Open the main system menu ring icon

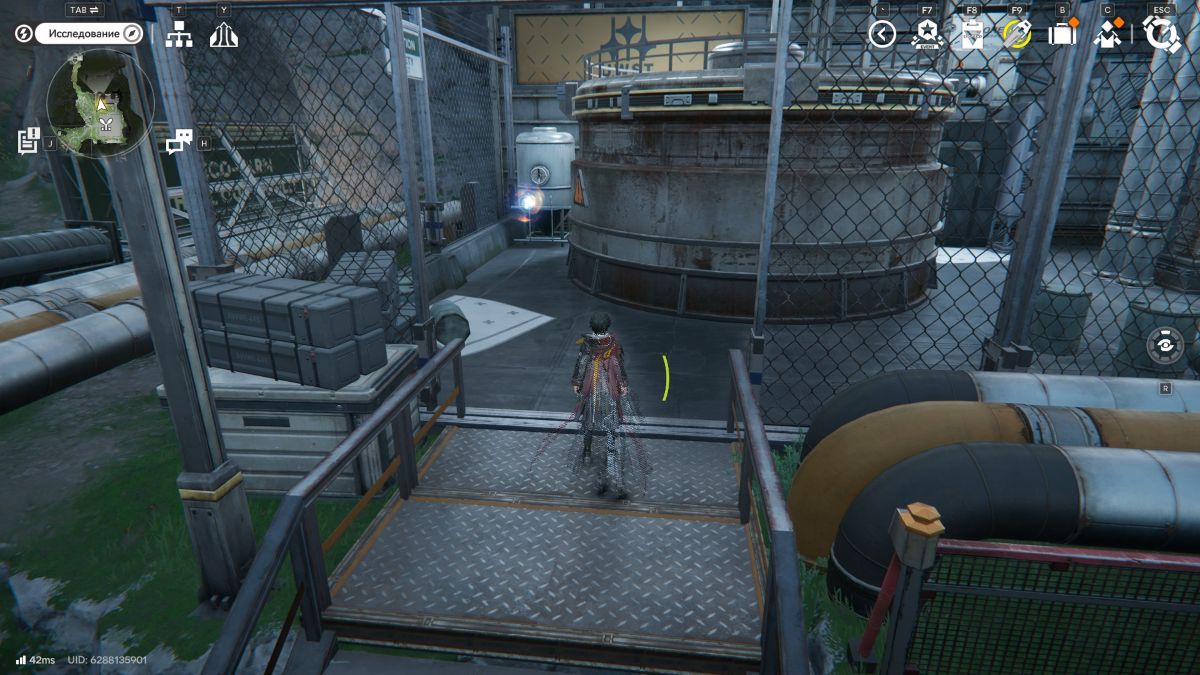[x=1161, y=35]
